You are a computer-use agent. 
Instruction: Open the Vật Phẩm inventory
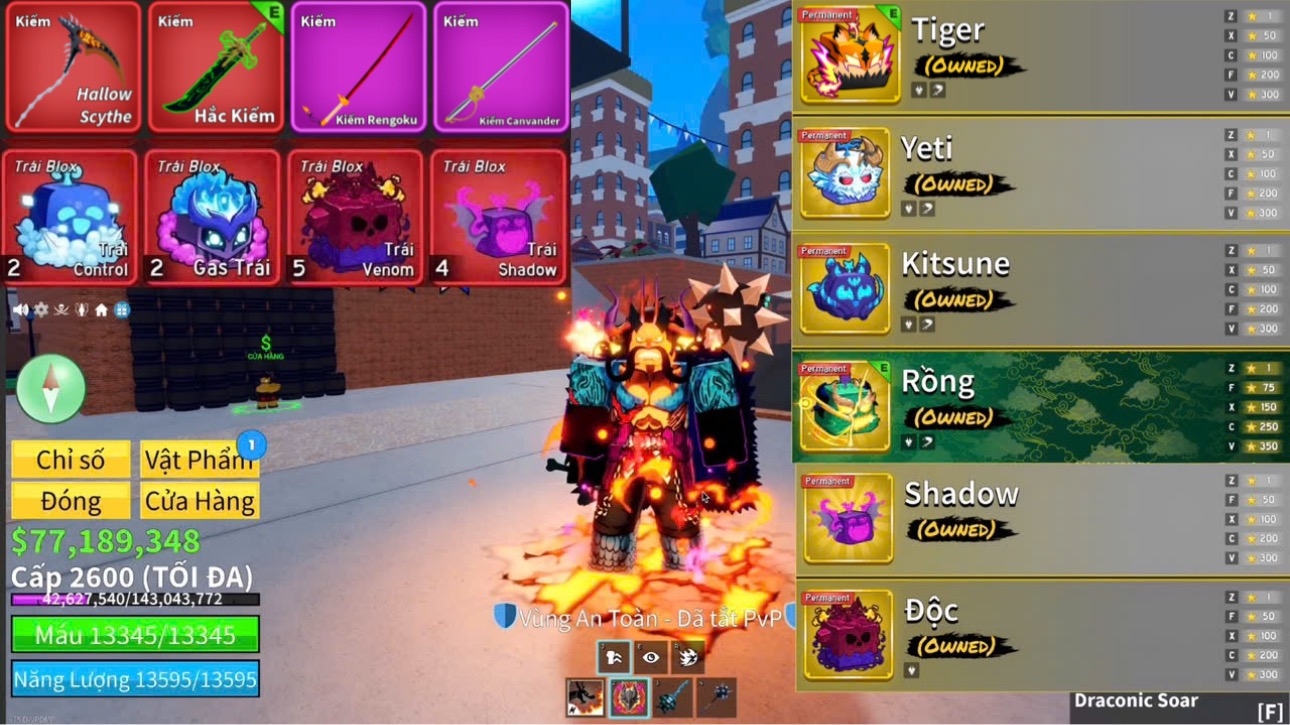[x=199, y=460]
